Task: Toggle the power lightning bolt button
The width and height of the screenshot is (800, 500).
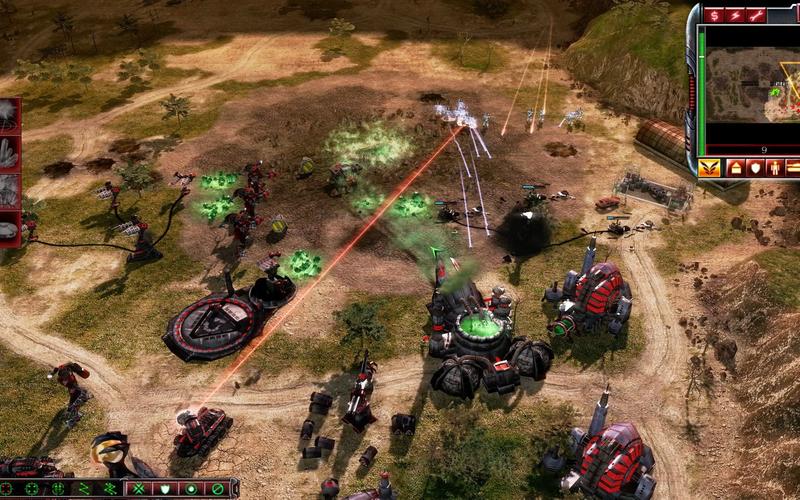Action: click(x=736, y=14)
